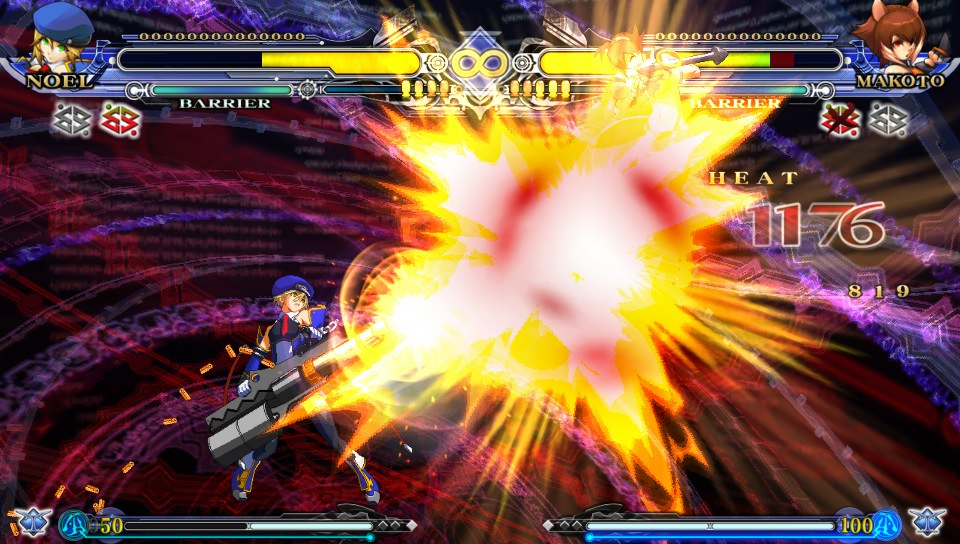Select Noel's gray burst icon

70,120
